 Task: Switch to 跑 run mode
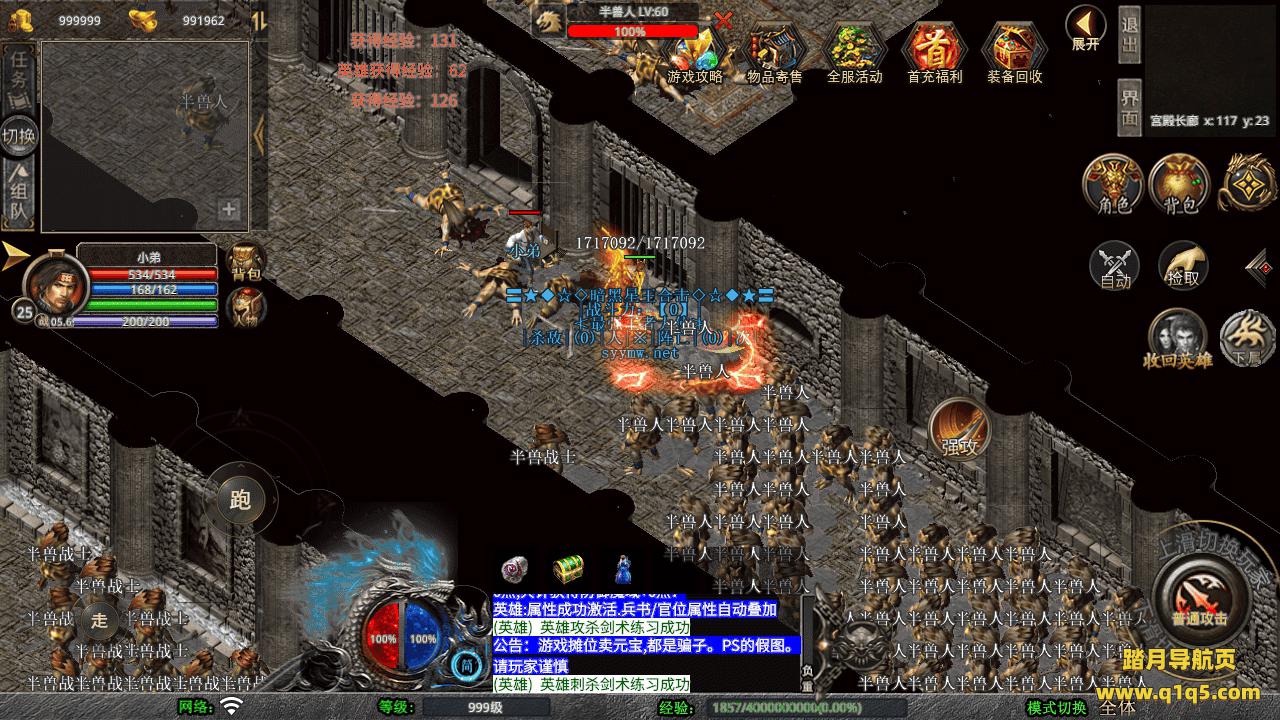[240, 498]
